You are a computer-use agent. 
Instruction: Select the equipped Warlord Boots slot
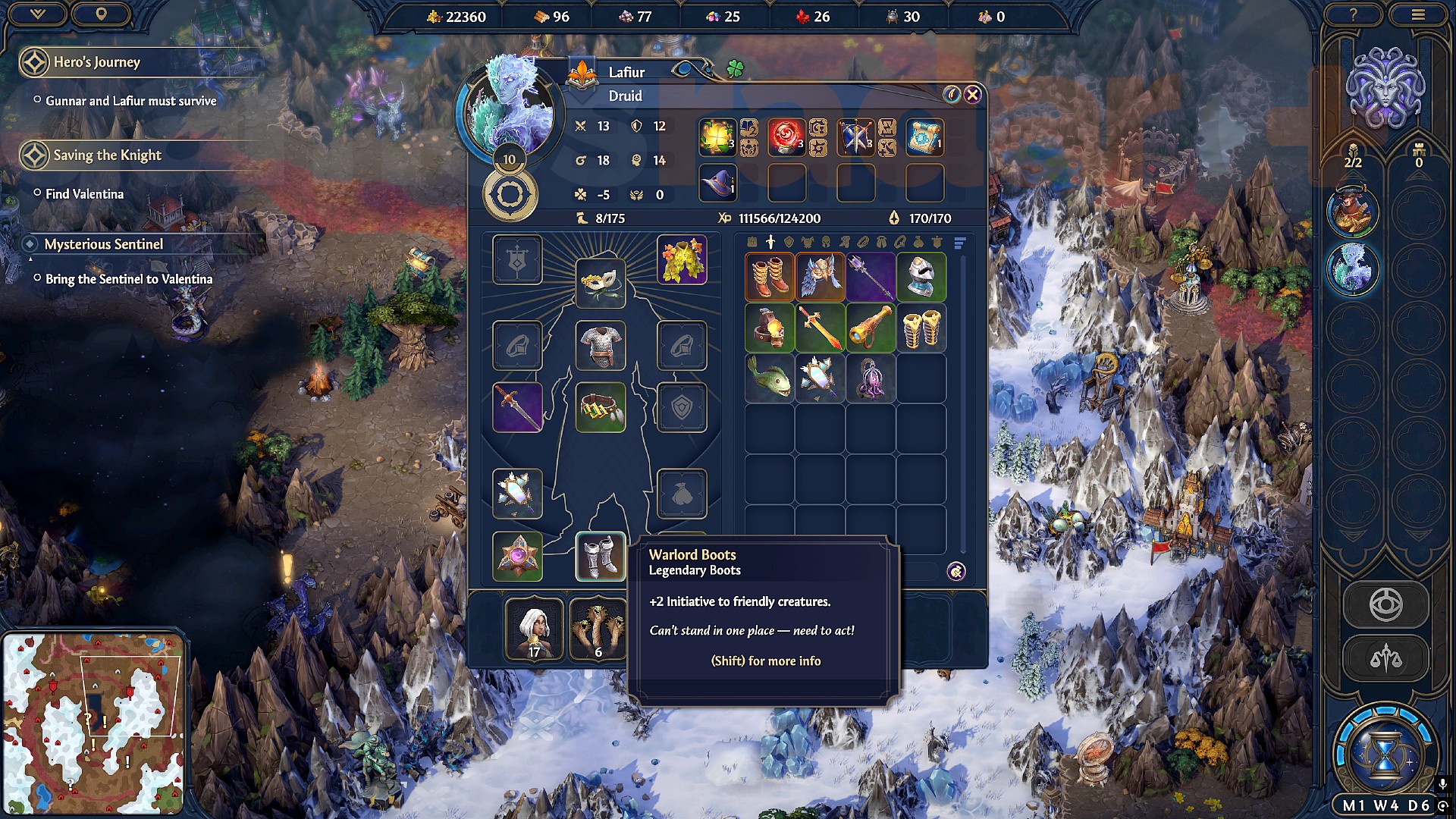click(600, 556)
